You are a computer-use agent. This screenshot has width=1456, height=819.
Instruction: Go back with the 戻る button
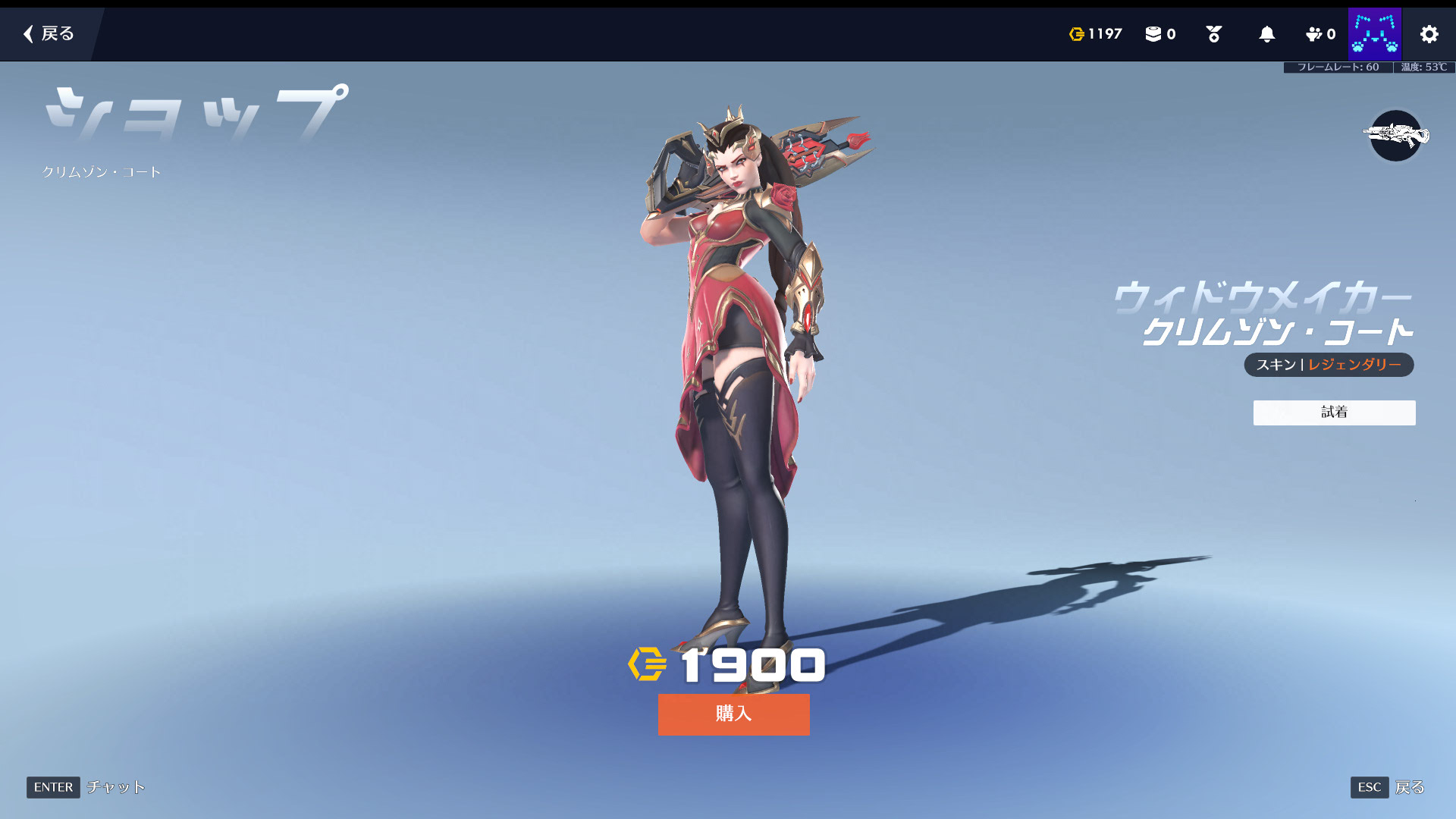point(49,34)
